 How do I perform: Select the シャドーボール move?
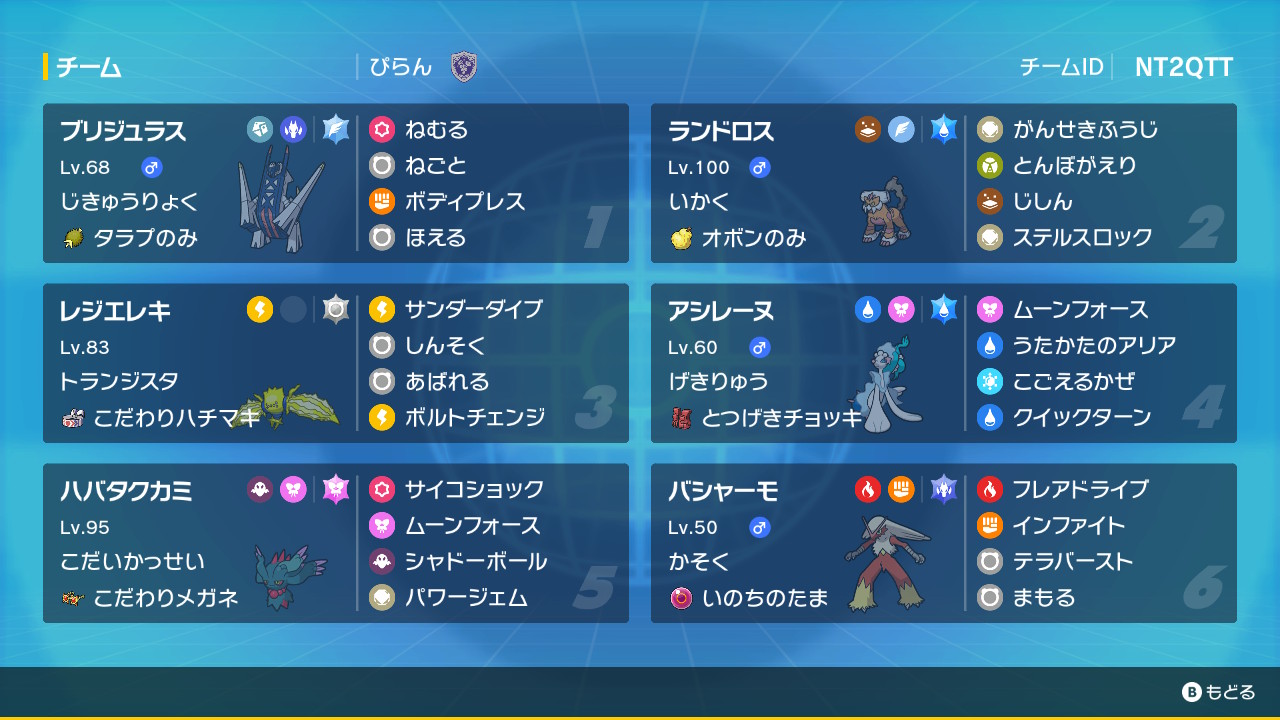pyautogui.click(x=475, y=561)
